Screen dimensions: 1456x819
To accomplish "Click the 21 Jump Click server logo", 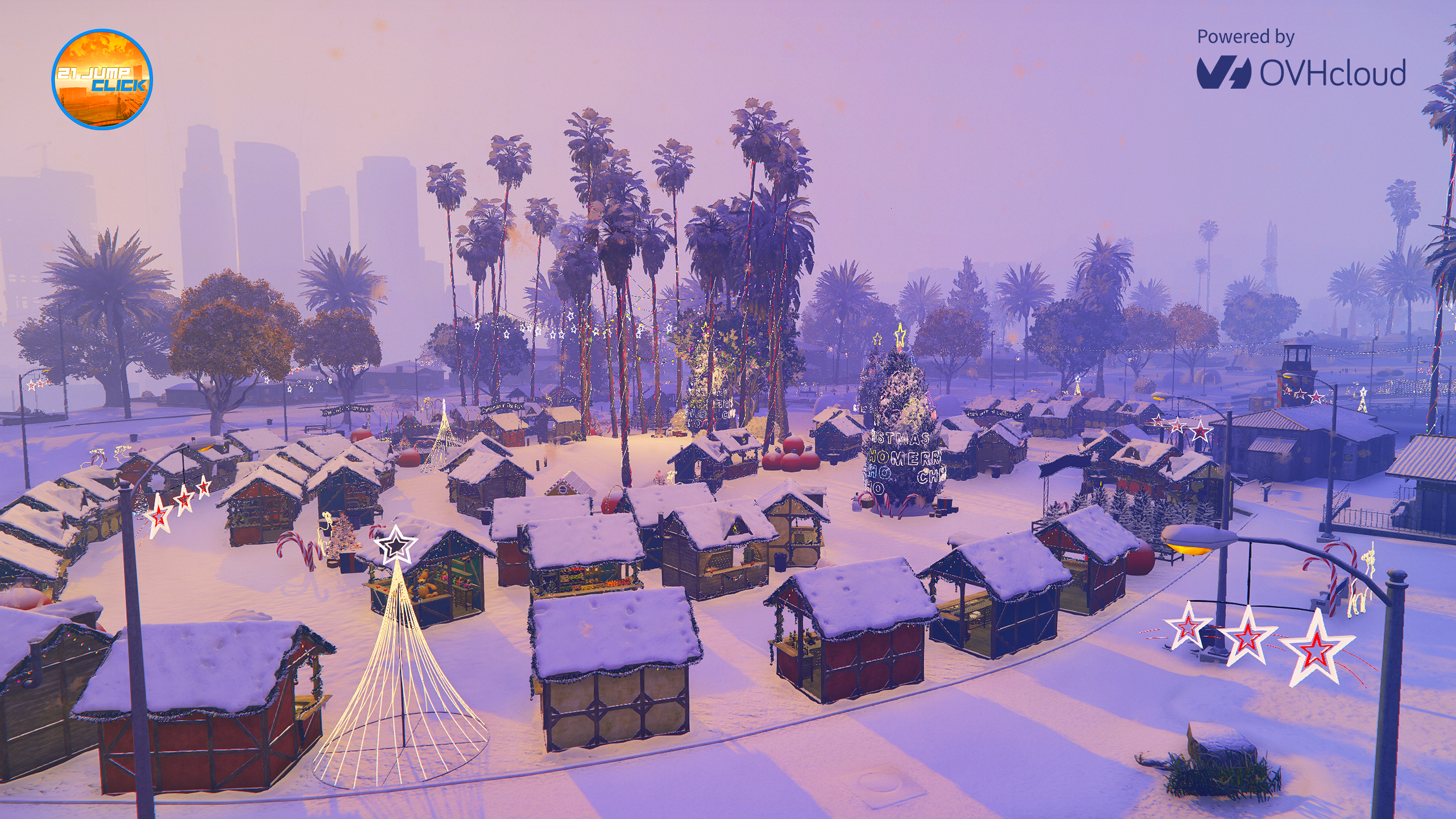I will pos(102,79).
